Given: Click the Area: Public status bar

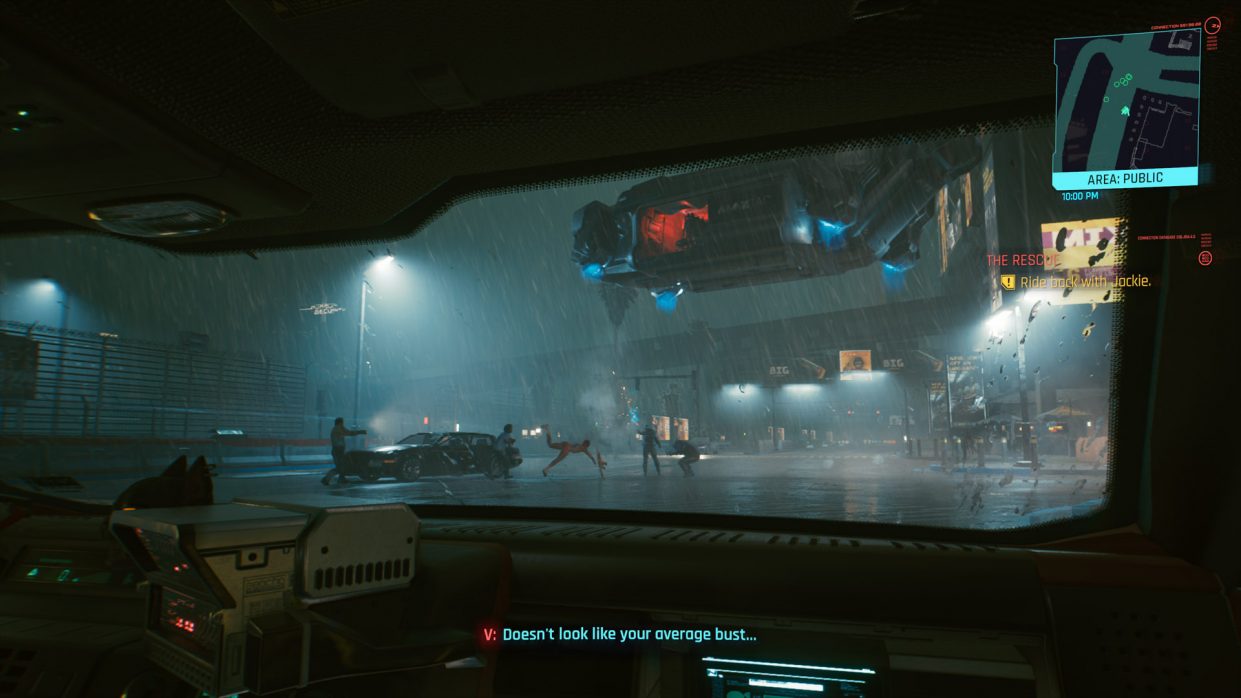Looking at the screenshot, I should tap(1125, 178).
